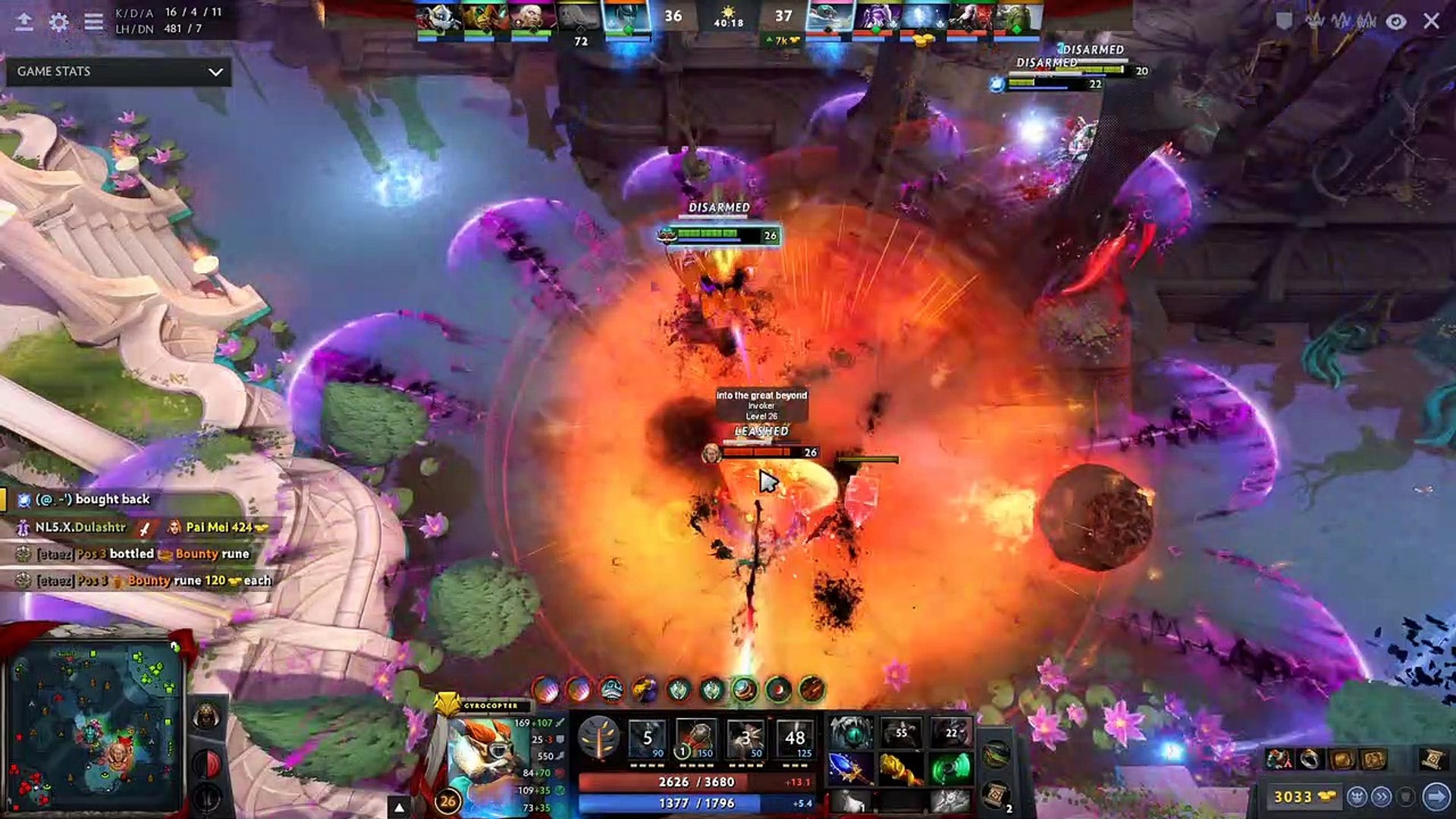Click the town portal scroll slot

click(x=996, y=794)
